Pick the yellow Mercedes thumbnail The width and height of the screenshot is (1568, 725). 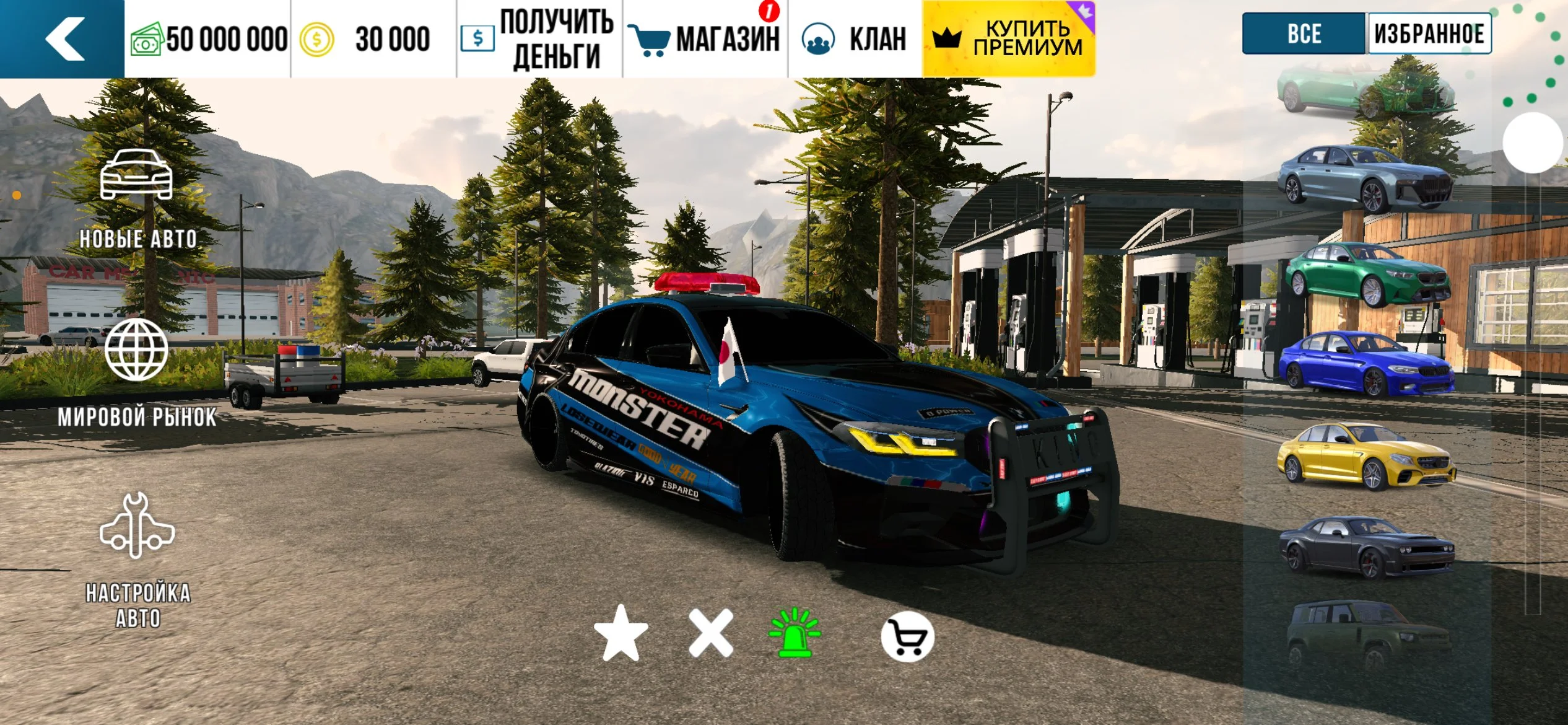1366,456
